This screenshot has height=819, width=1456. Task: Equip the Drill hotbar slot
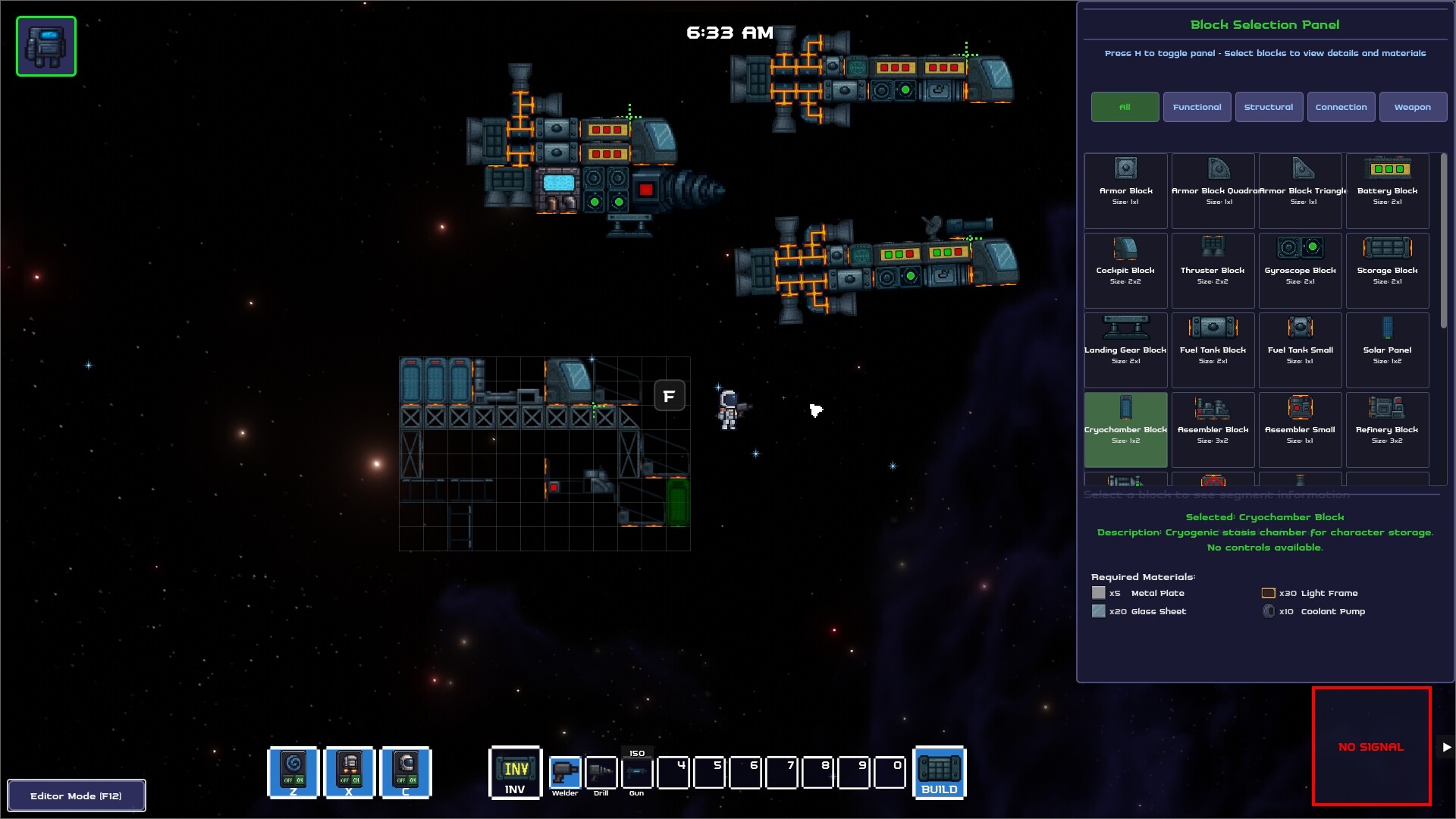coord(601,773)
